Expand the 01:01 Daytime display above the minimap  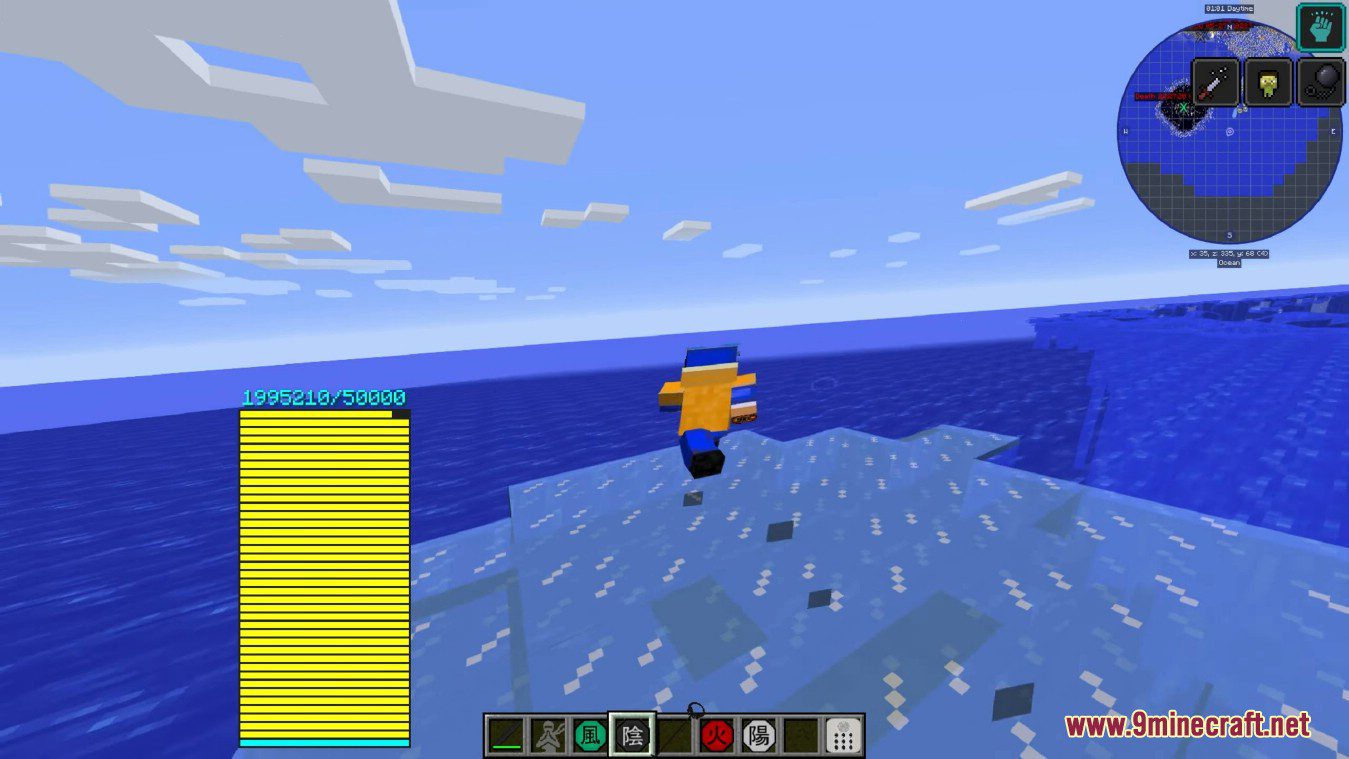tap(1229, 7)
